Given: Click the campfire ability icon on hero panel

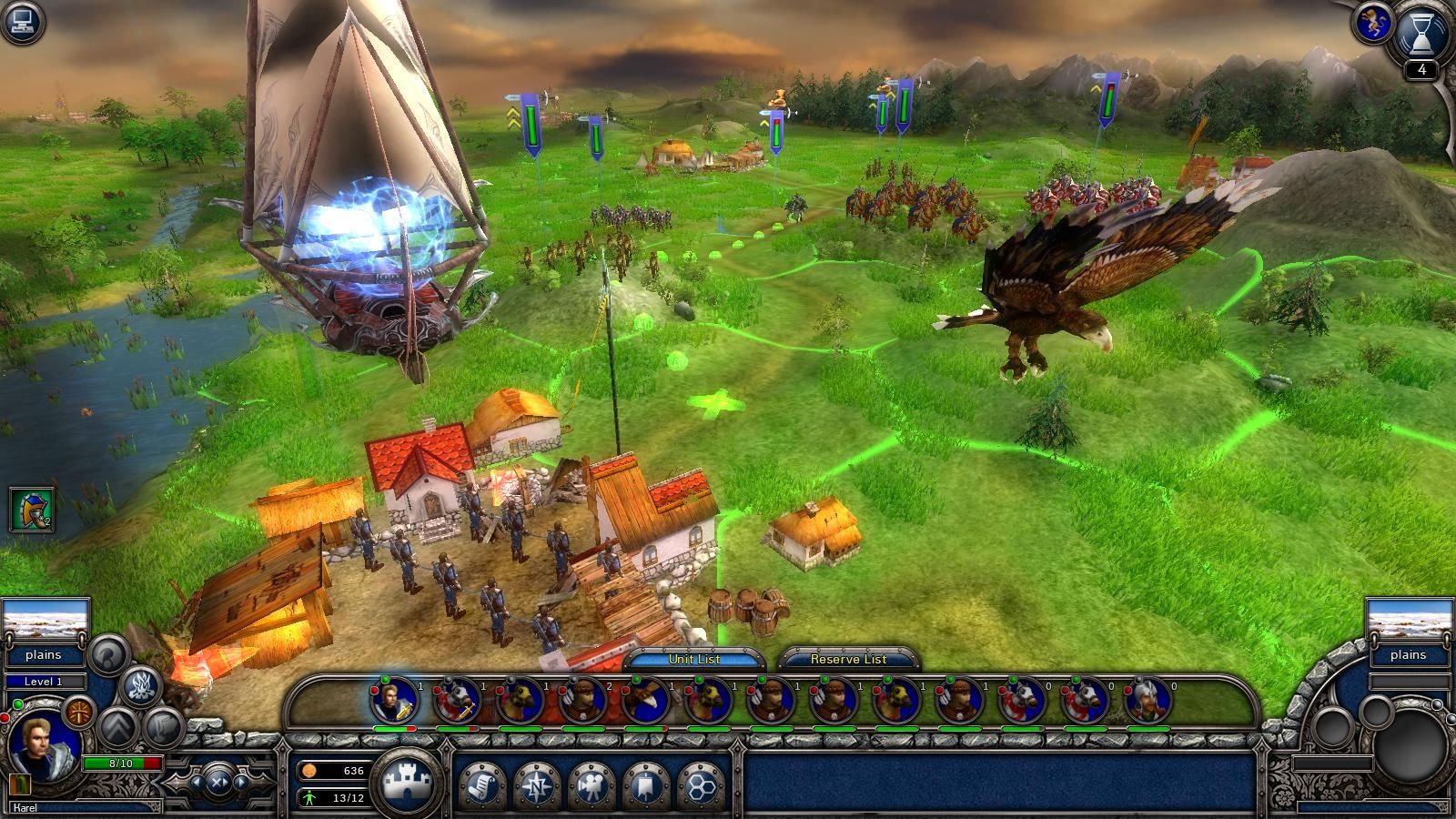Looking at the screenshot, I should [141, 685].
